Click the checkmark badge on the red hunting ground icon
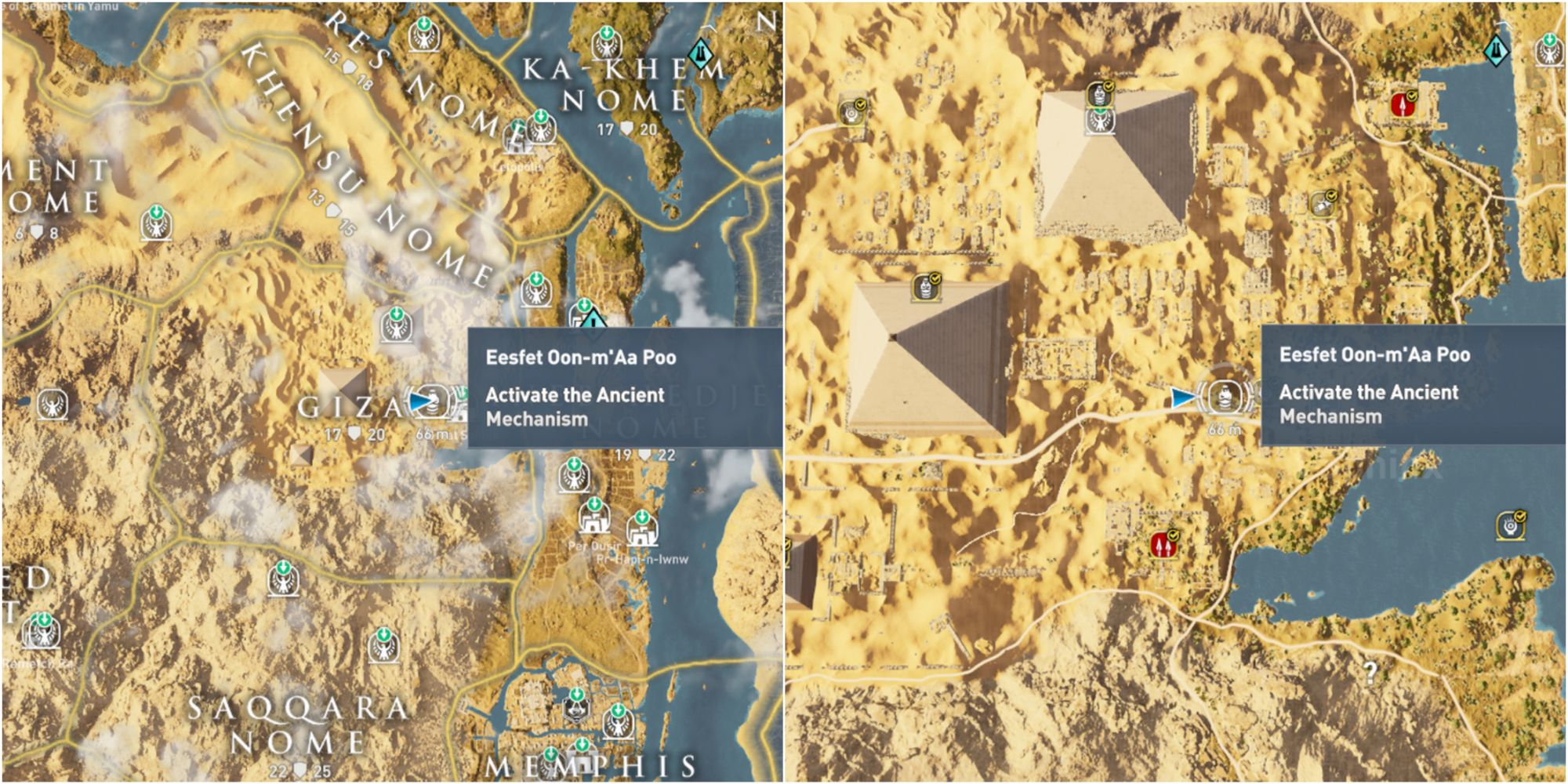This screenshot has width=1568, height=784. tap(1411, 95)
